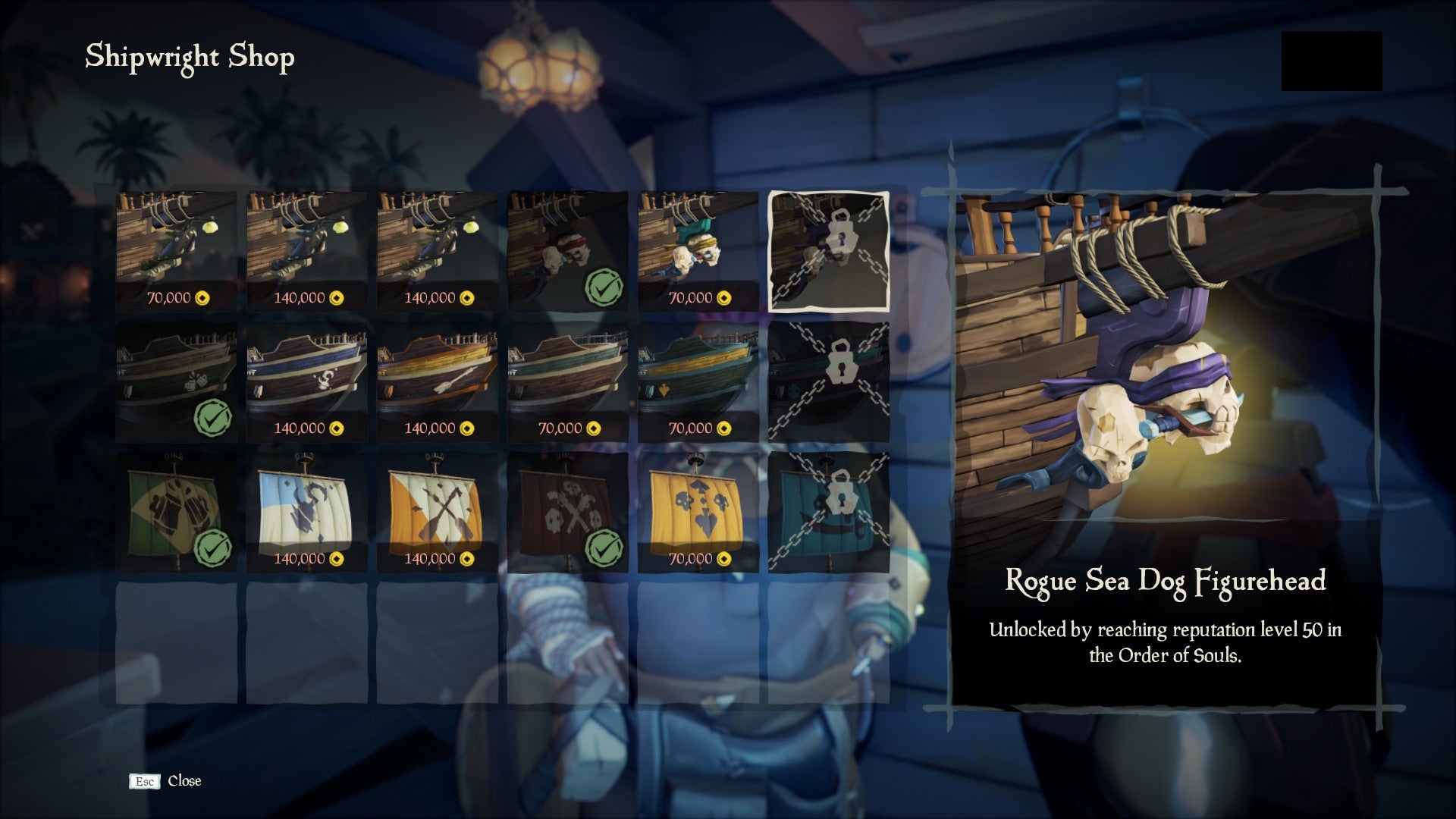Click the coin icon beside the 70,000 spade hull price

(724, 428)
